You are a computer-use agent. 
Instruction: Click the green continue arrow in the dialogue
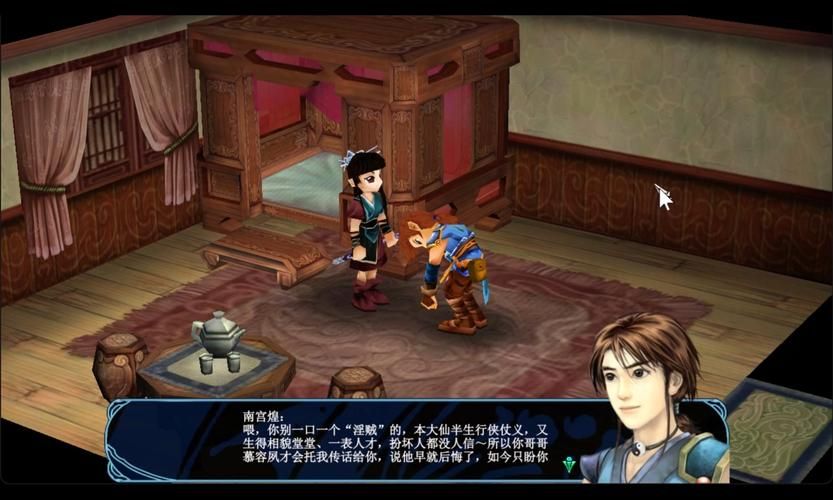click(x=569, y=464)
